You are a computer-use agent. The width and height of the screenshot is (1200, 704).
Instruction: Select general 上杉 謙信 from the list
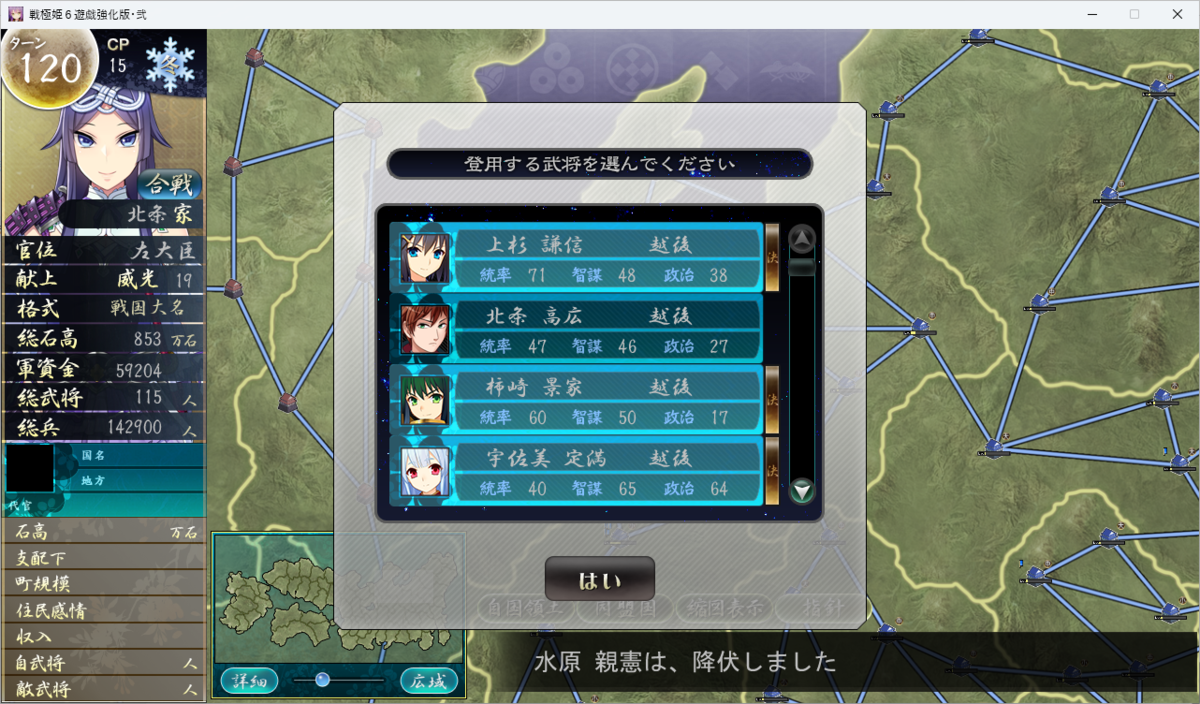[576, 257]
